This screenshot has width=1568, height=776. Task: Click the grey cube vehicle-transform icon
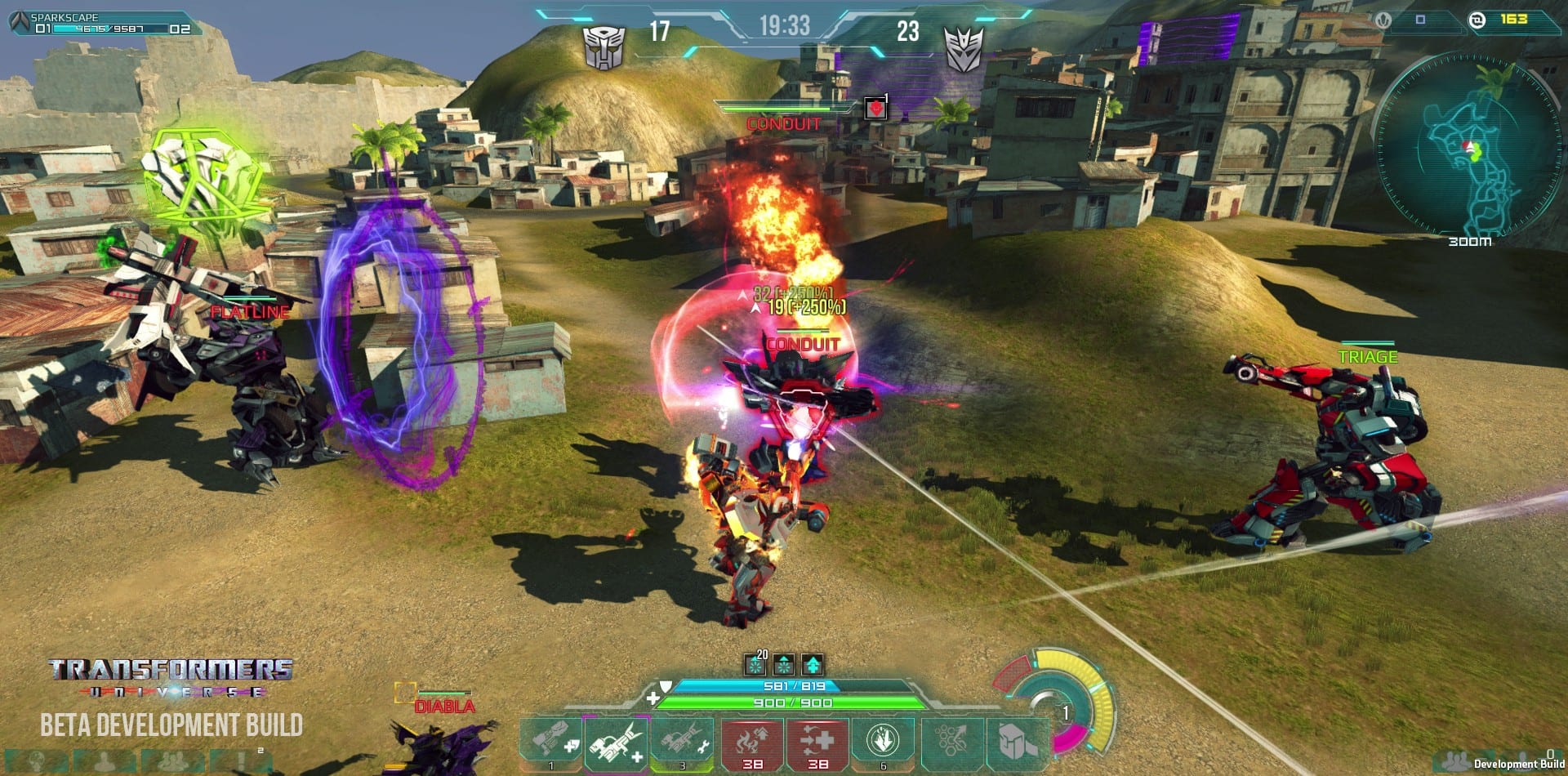click(x=1016, y=742)
